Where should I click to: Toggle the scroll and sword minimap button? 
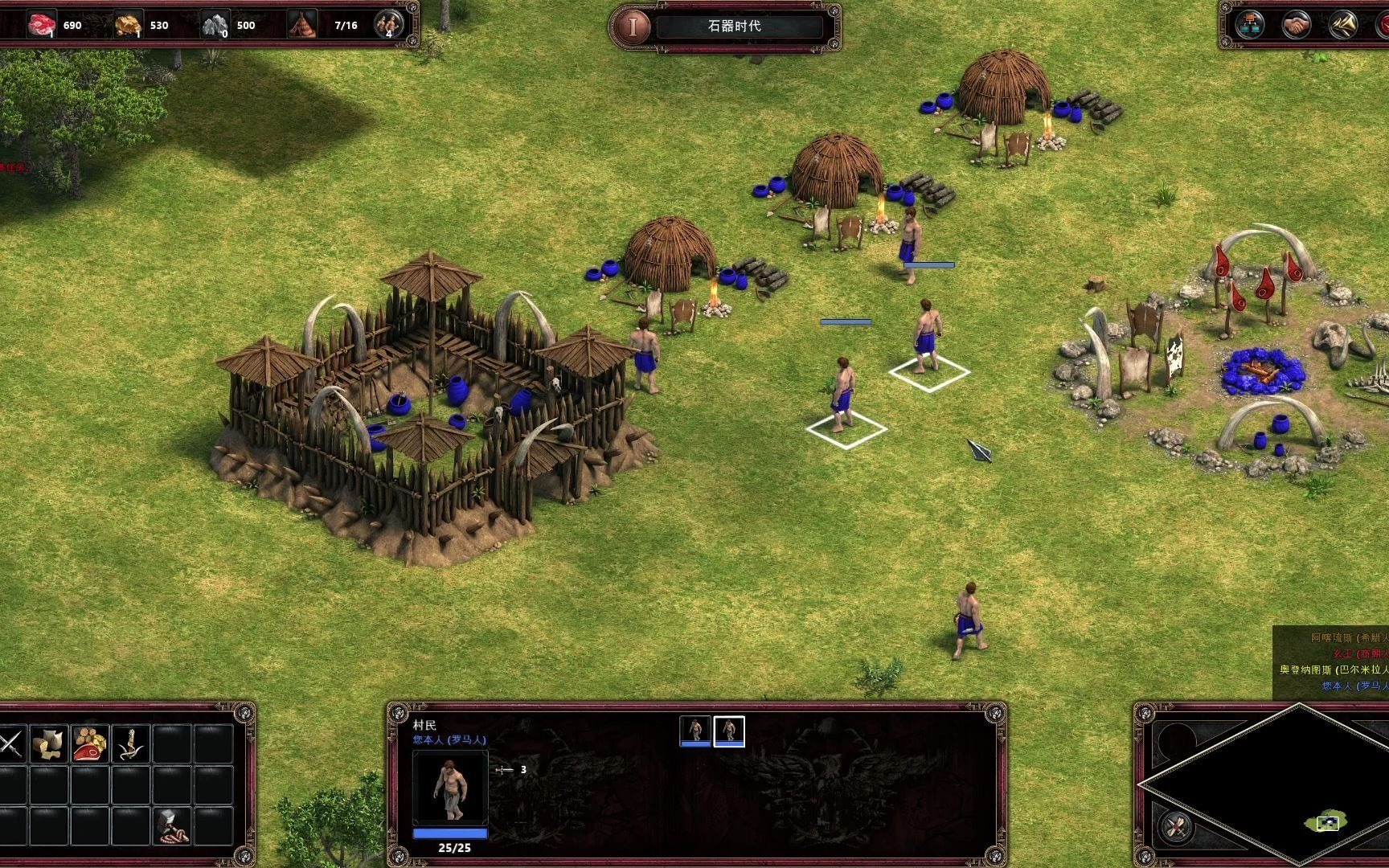click(x=1176, y=825)
